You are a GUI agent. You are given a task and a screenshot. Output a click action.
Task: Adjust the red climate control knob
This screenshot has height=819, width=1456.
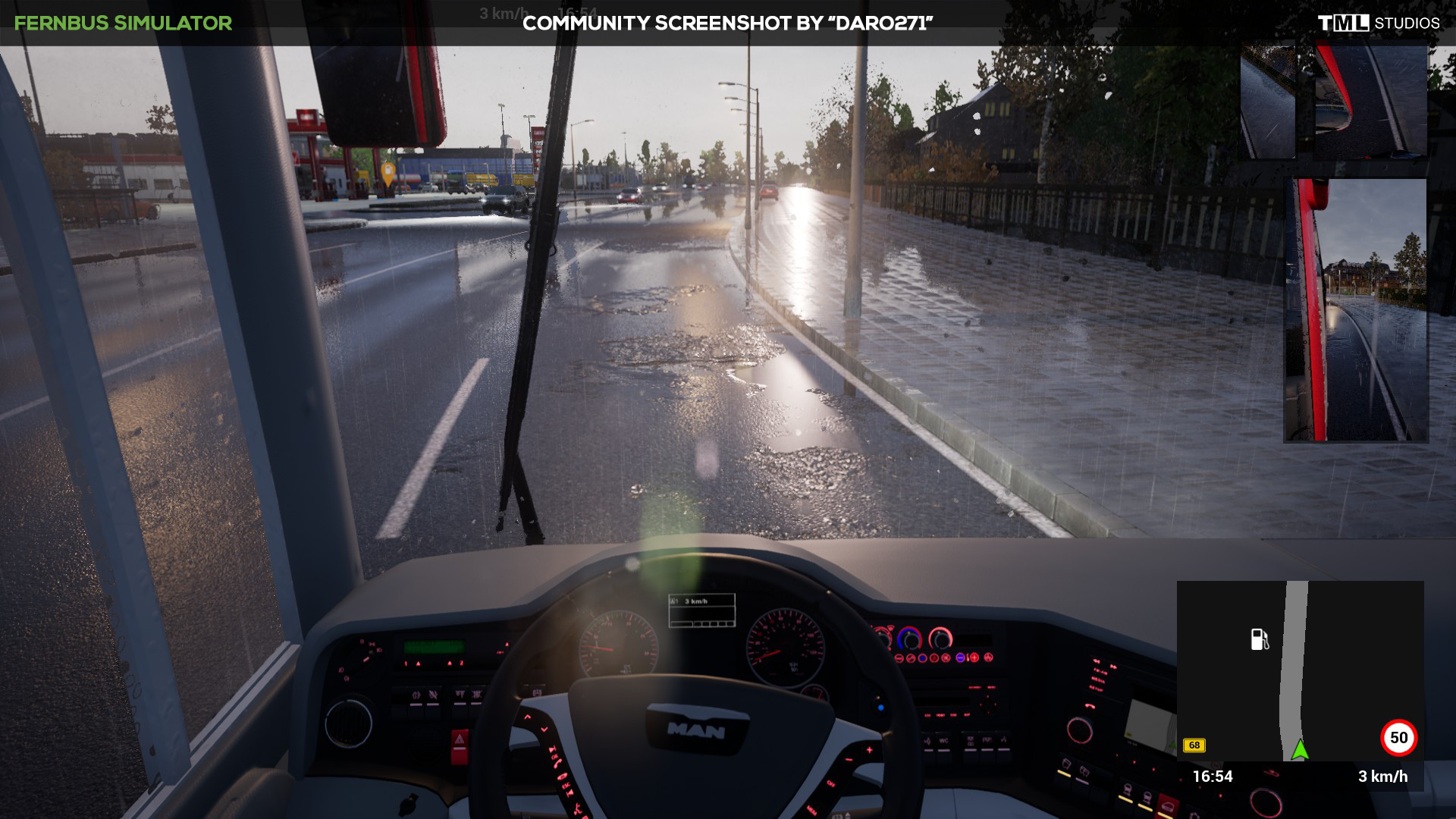click(x=940, y=639)
